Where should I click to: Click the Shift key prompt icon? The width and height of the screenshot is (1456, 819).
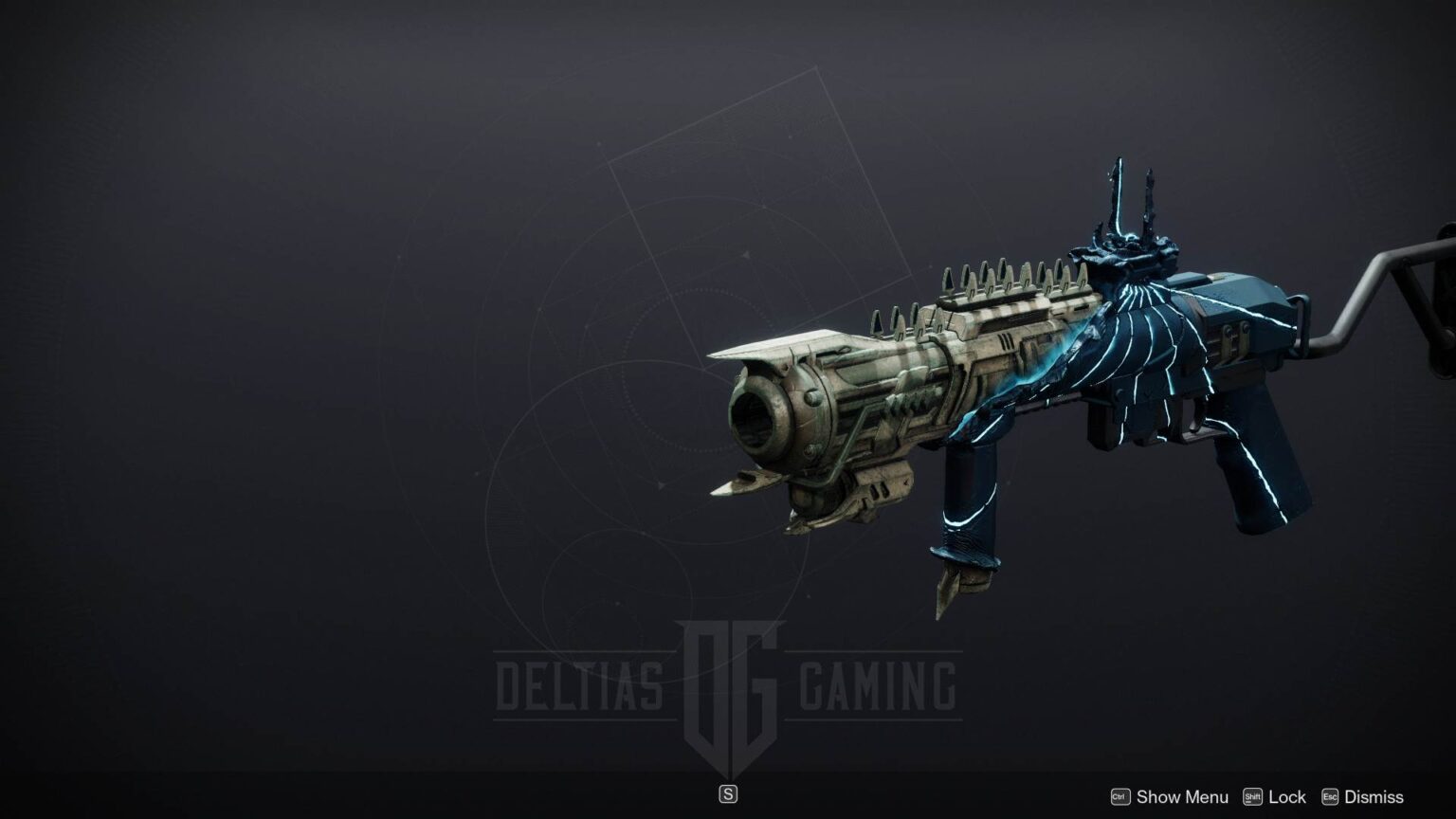click(1251, 797)
